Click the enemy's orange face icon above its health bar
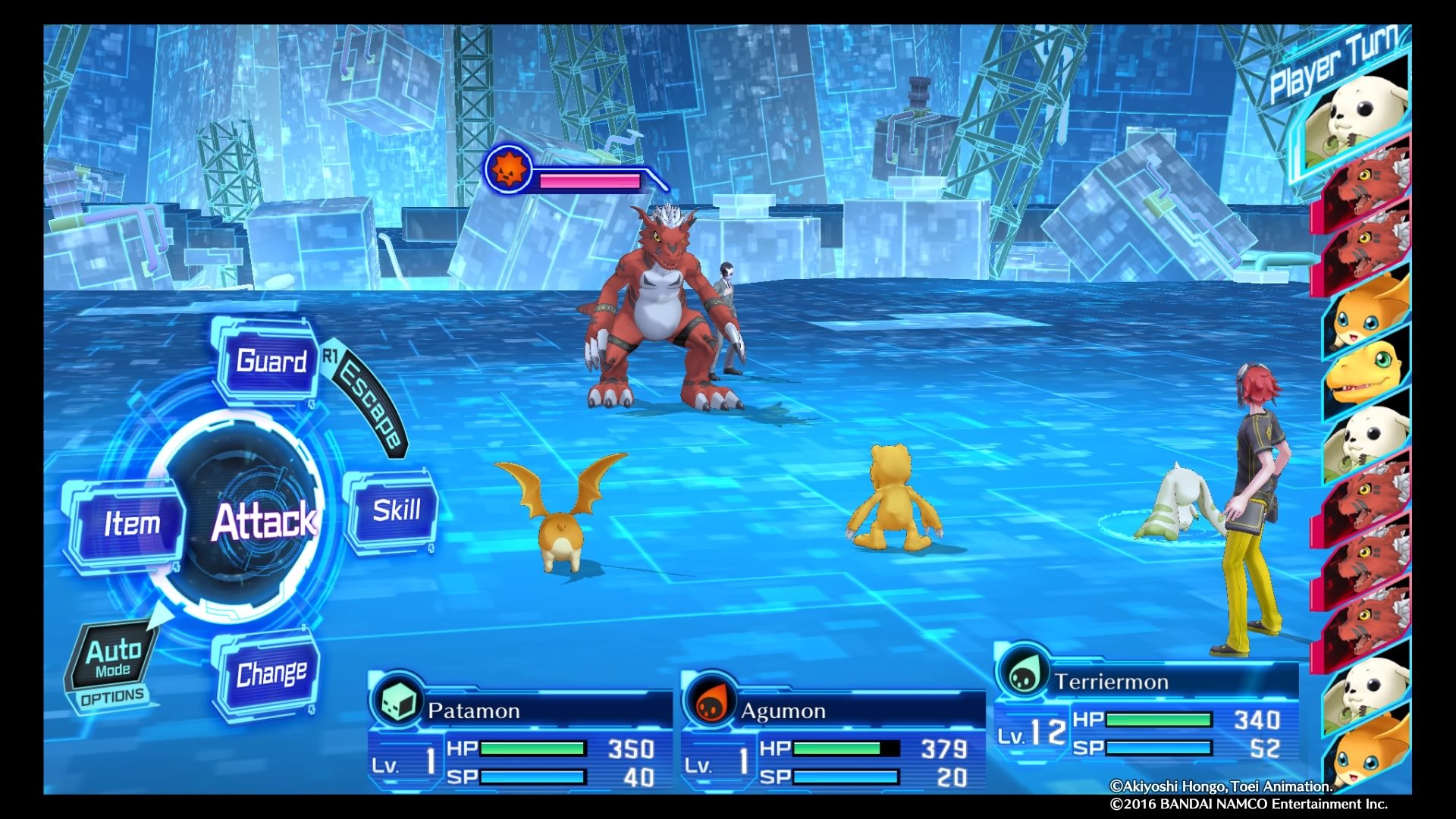Viewport: 1456px width, 819px height. pyautogui.click(x=510, y=168)
